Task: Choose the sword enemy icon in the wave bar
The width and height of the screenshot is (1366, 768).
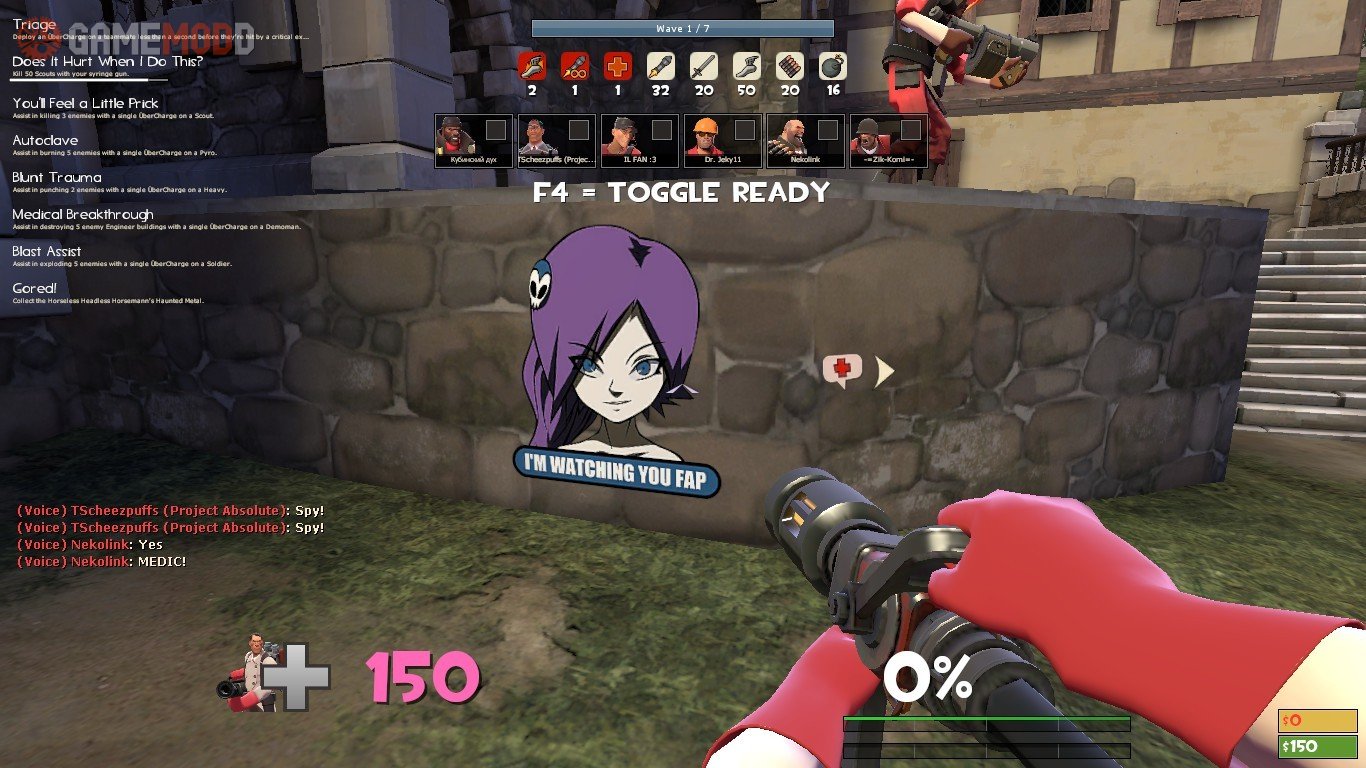Action: click(704, 67)
